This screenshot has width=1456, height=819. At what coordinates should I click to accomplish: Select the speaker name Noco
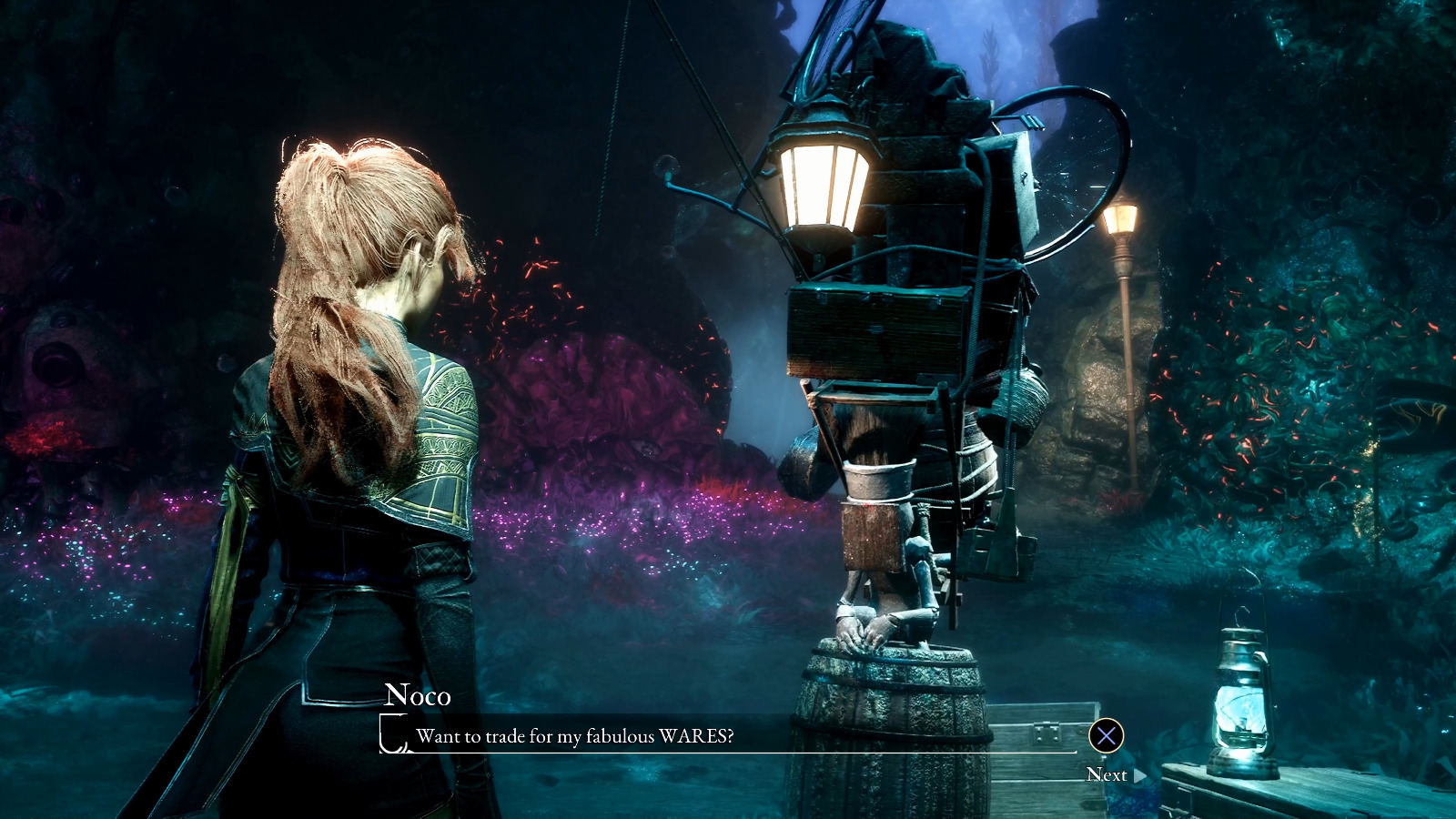tap(418, 698)
